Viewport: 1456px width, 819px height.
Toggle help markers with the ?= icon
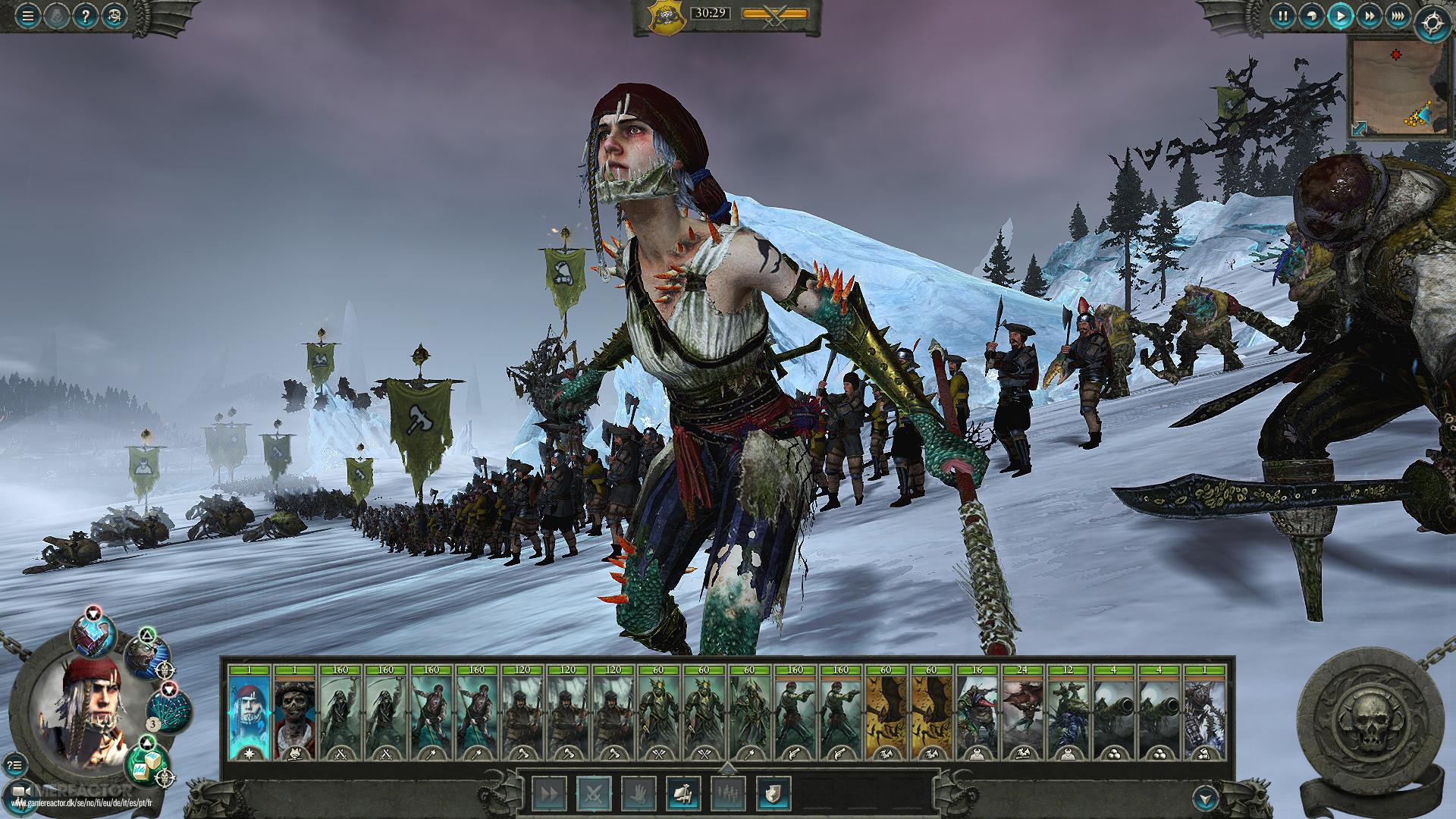[x=14, y=764]
